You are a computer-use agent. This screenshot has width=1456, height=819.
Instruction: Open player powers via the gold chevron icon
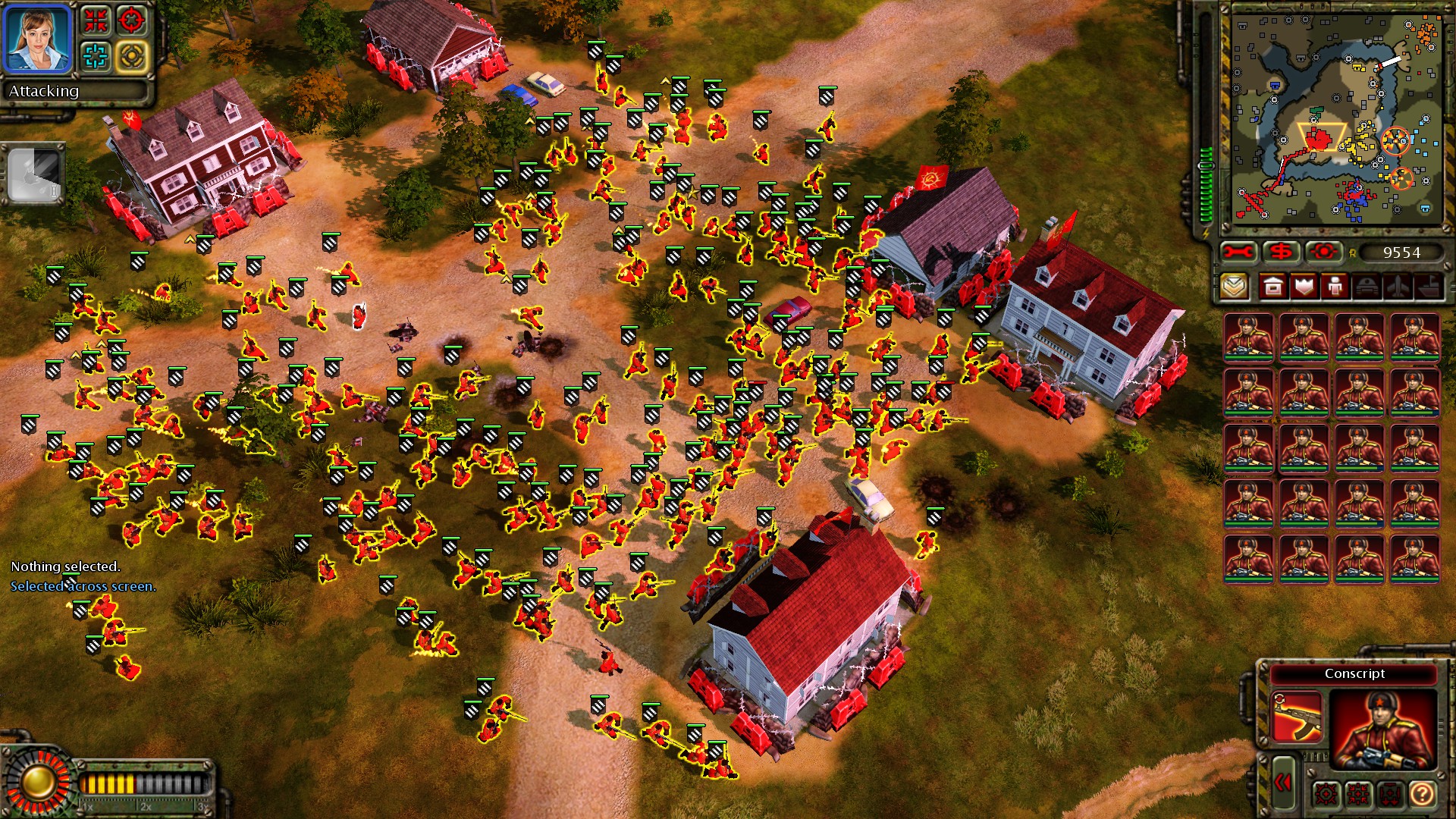1235,286
